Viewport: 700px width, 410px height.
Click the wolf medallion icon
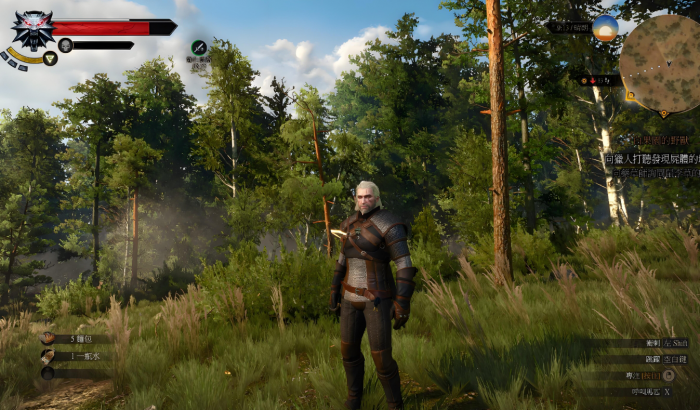click(x=31, y=29)
